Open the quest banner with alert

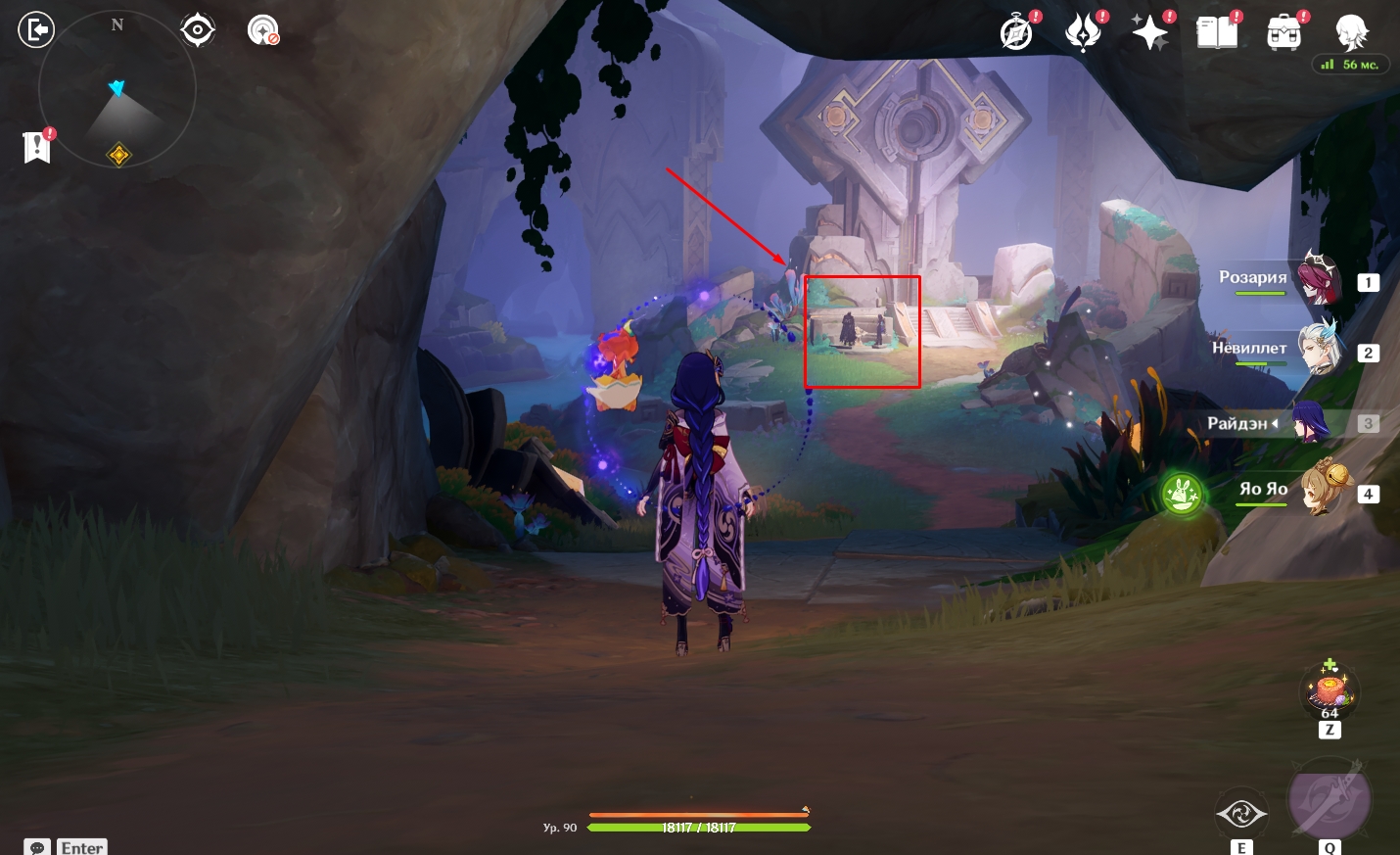tap(37, 147)
